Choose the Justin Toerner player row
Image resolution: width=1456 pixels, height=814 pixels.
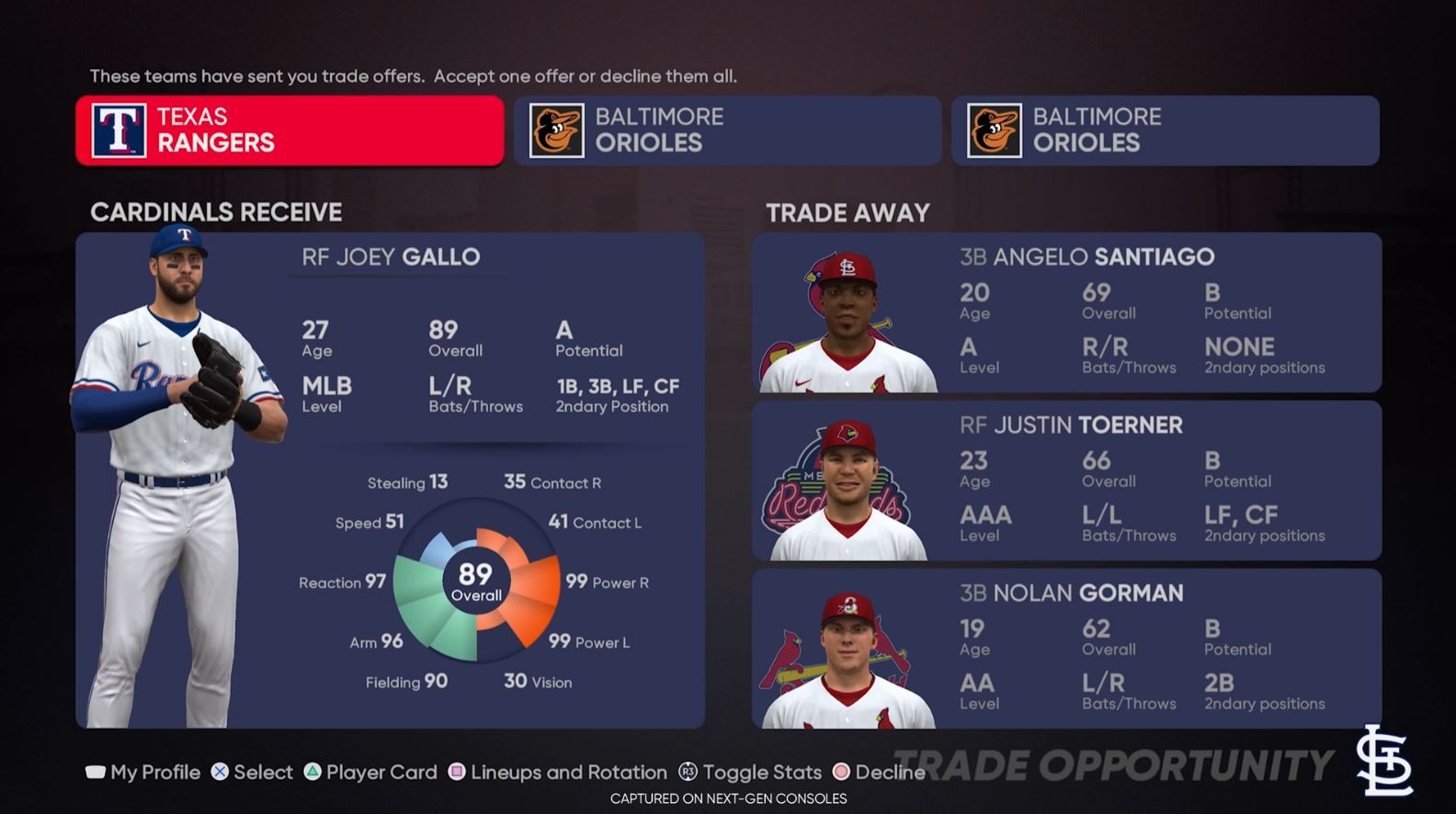pos(1066,480)
